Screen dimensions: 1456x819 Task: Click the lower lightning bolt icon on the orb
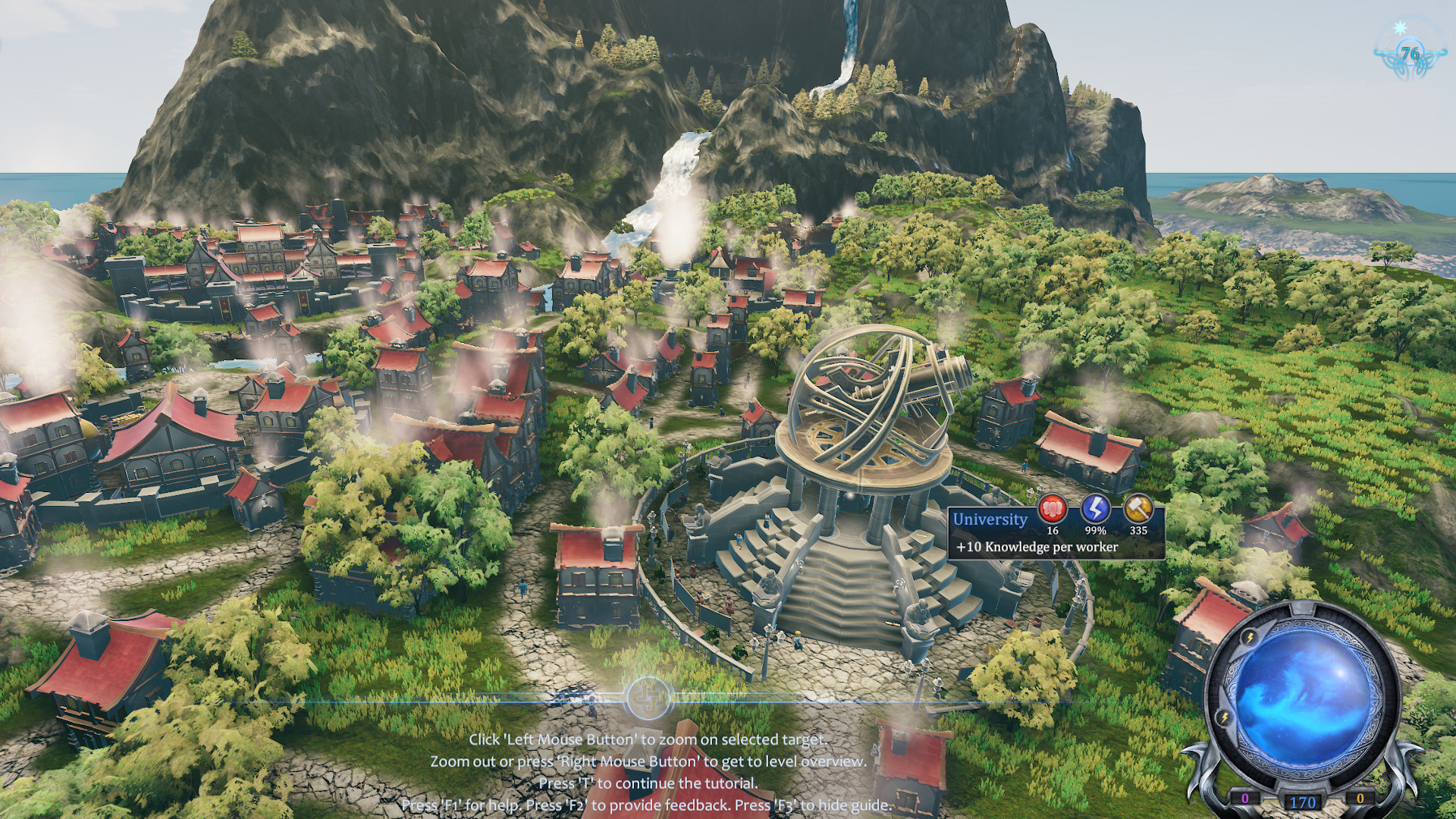click(1224, 717)
